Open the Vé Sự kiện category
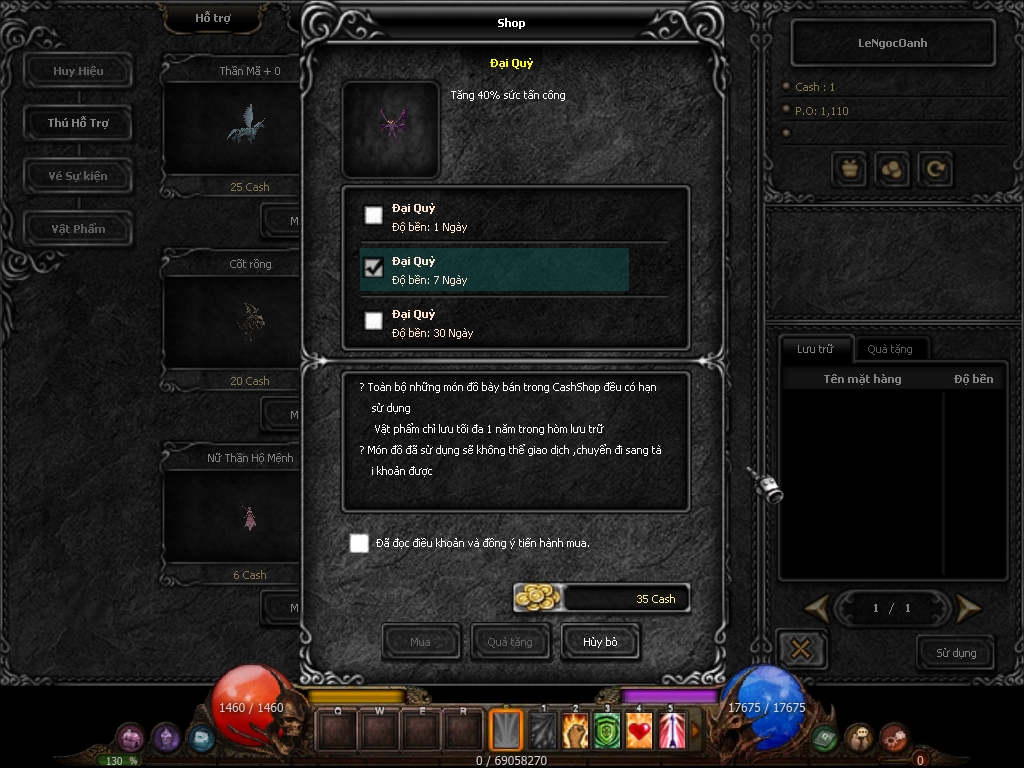Screen dimensions: 1024x768 click(78, 176)
